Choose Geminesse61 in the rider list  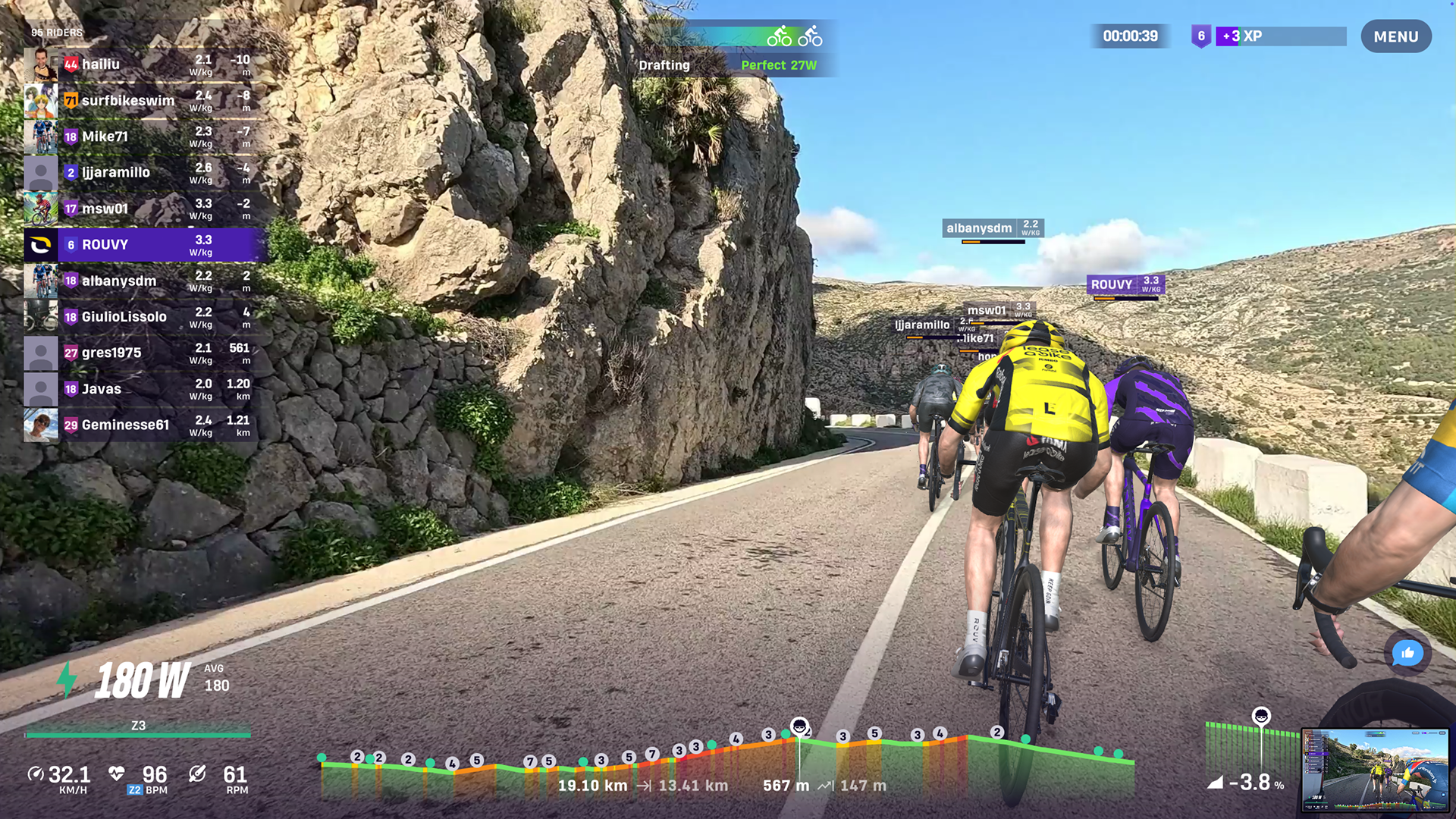coord(144,425)
